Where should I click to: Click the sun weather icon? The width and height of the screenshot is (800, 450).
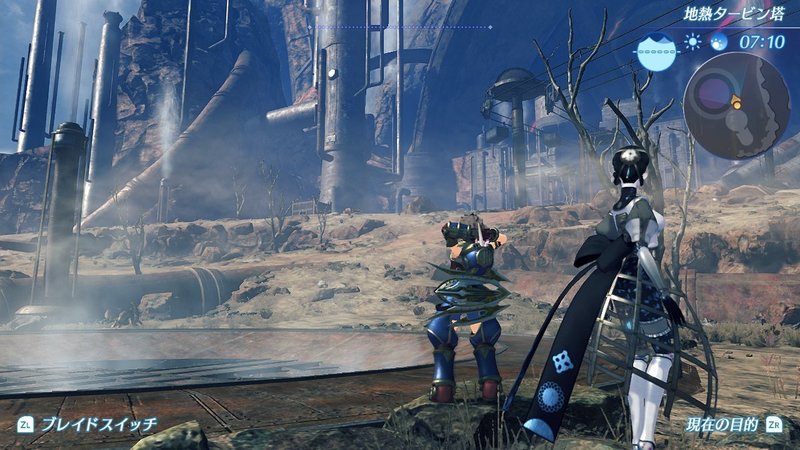pyautogui.click(x=694, y=43)
